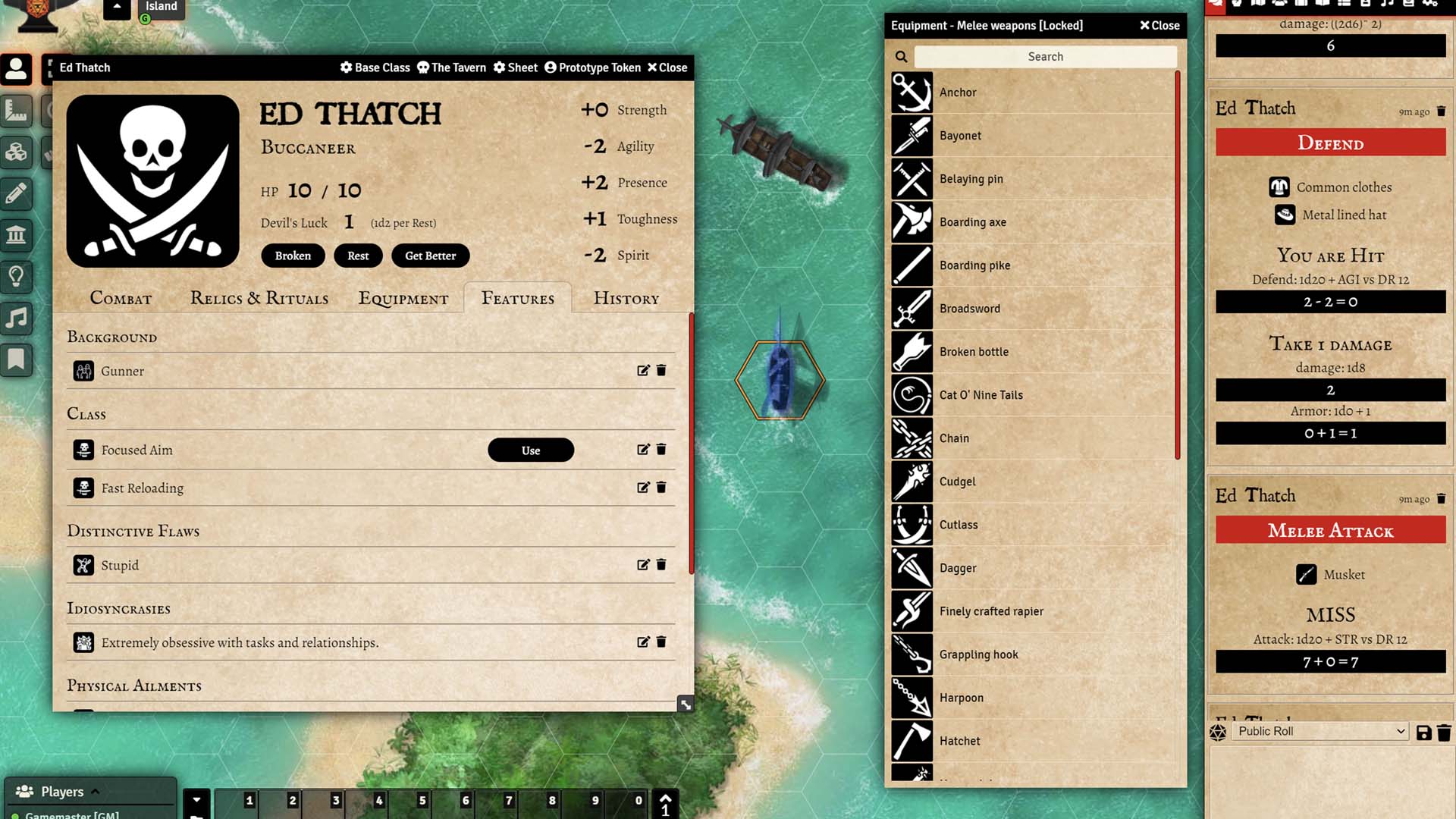Focus the compendium Search field

(1045, 57)
